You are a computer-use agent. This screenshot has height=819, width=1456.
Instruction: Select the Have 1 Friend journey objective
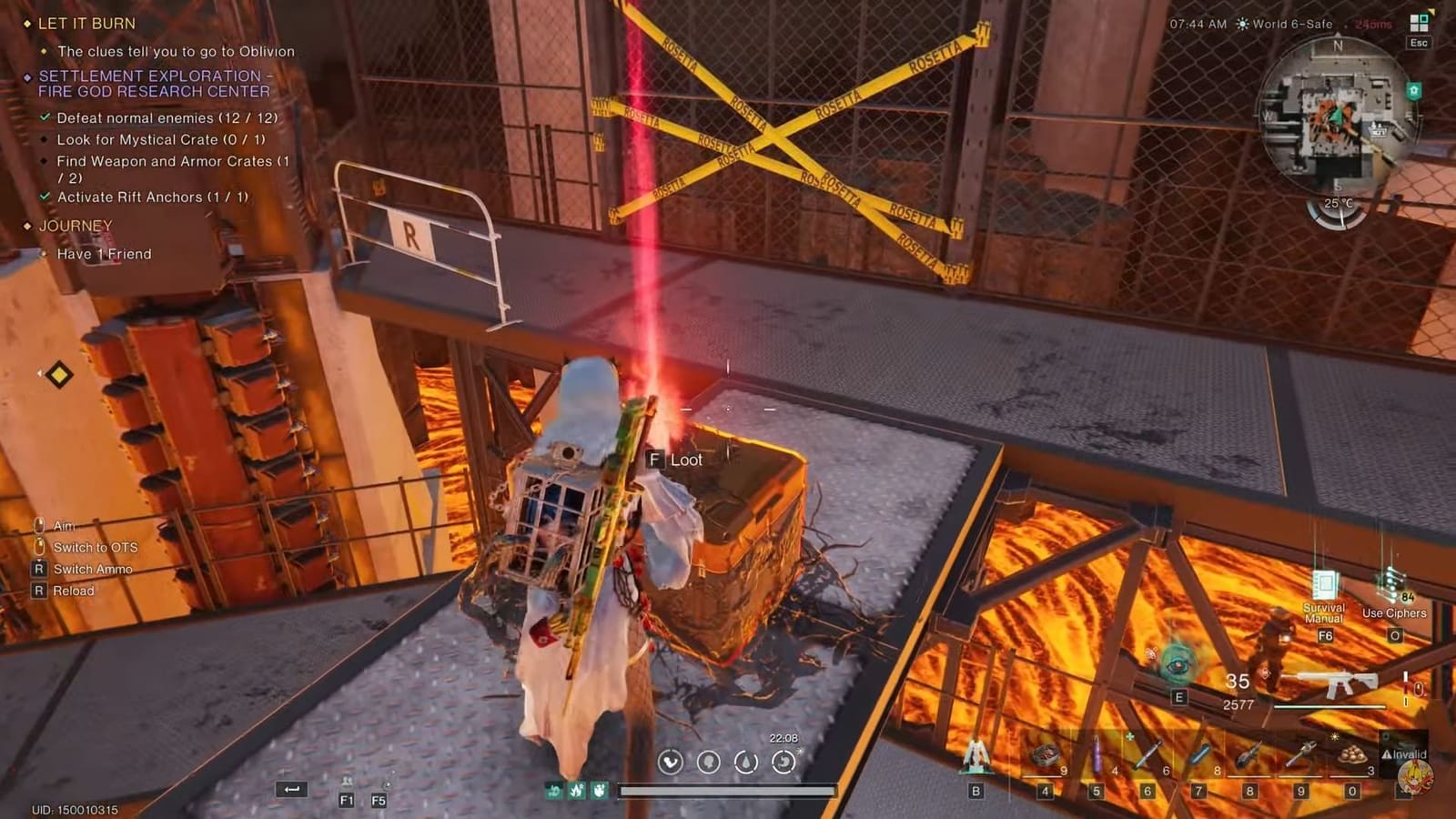click(x=106, y=255)
